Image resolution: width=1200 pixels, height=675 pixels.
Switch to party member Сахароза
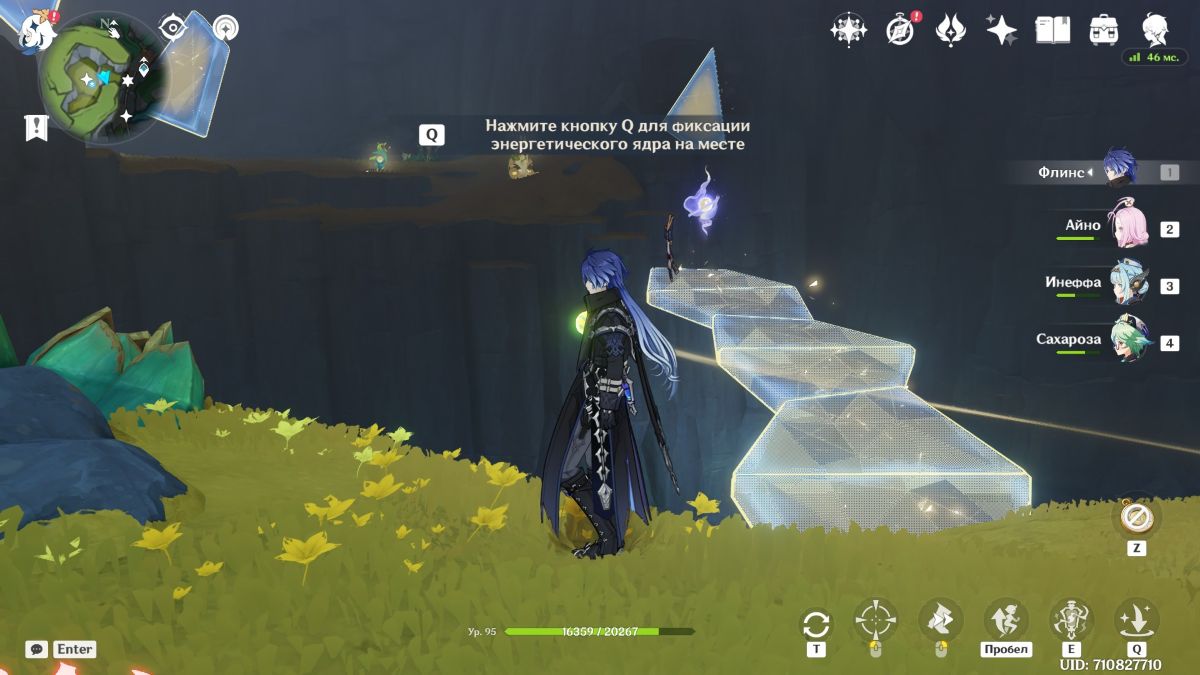tap(1129, 341)
